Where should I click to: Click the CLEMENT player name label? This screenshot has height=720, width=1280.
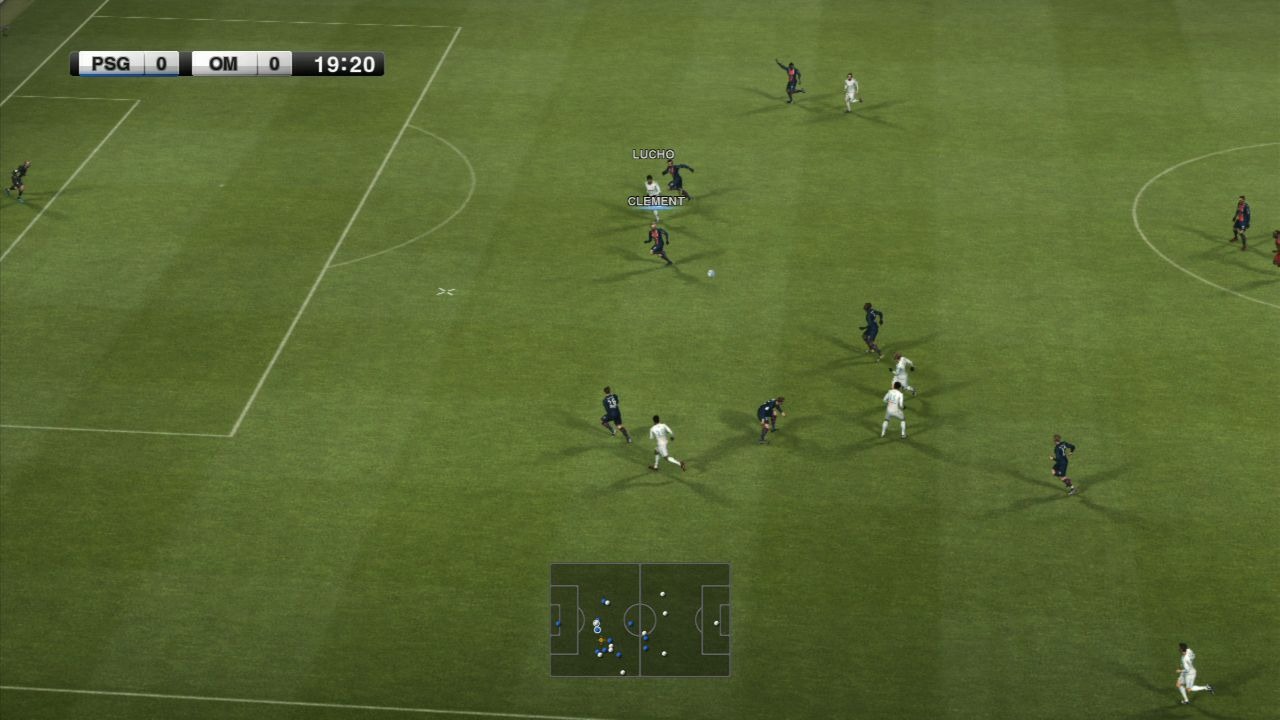tap(657, 199)
